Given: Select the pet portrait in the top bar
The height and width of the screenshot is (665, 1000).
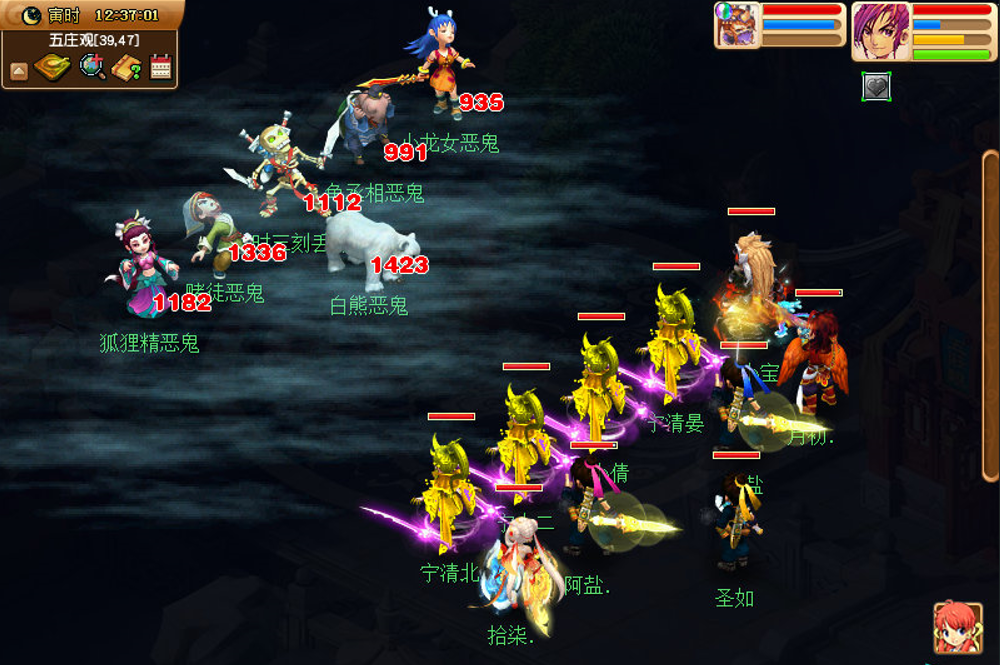Looking at the screenshot, I should (x=737, y=25).
